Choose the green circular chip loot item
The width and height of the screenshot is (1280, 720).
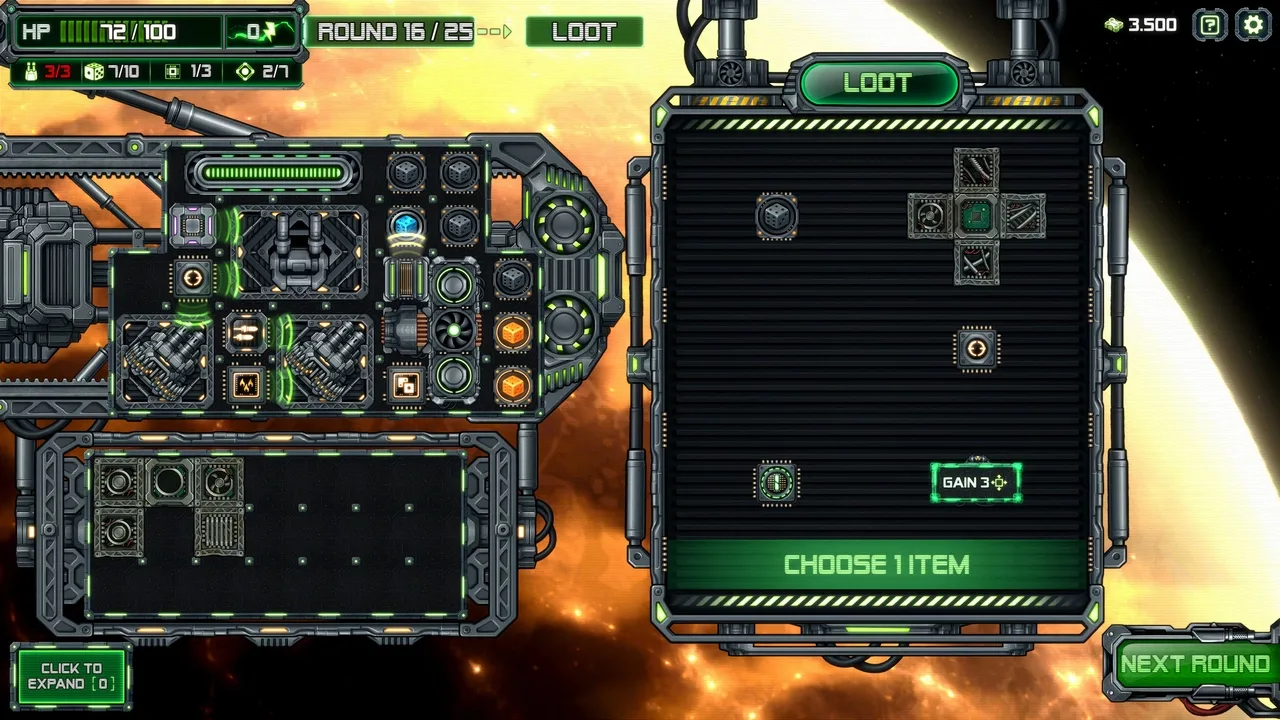coord(776,483)
